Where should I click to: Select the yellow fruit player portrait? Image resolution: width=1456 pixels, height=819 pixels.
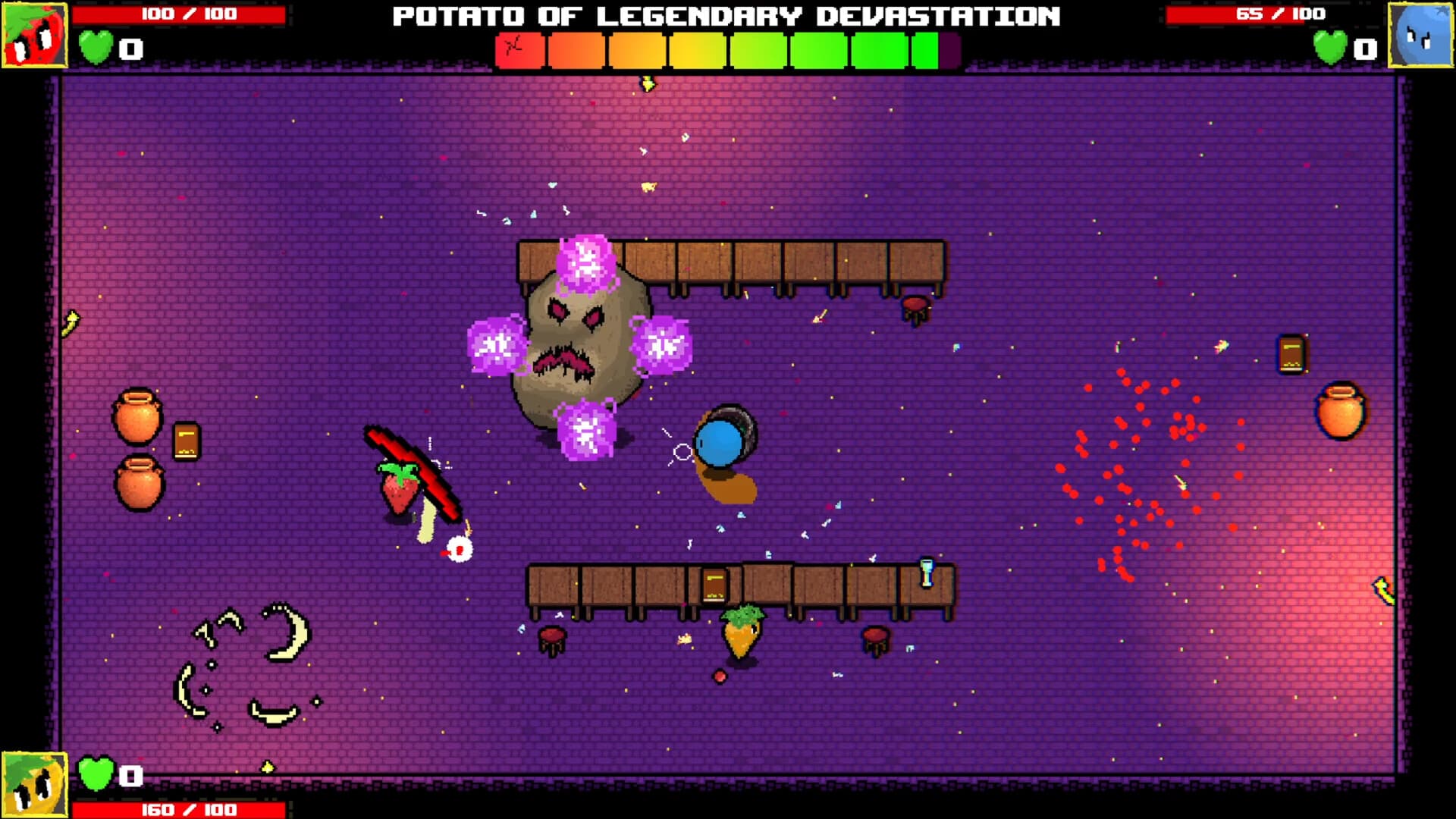[x=34, y=784]
